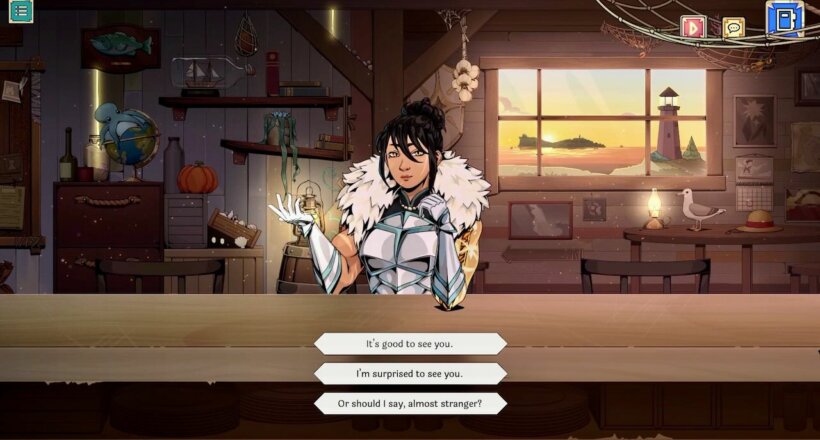Choose "It's good to see you." reply

(410, 344)
